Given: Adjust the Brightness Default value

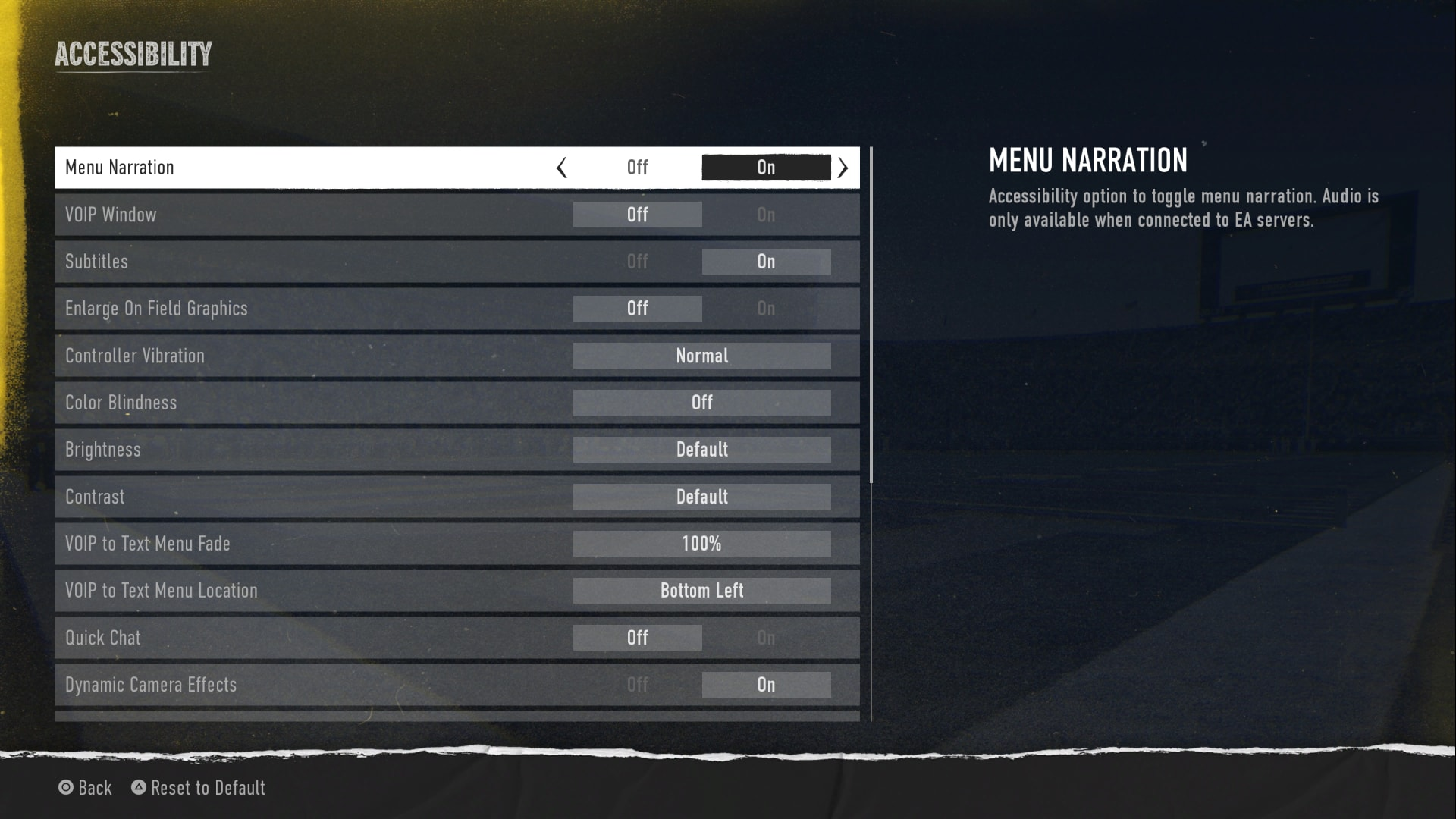Looking at the screenshot, I should click(x=701, y=450).
